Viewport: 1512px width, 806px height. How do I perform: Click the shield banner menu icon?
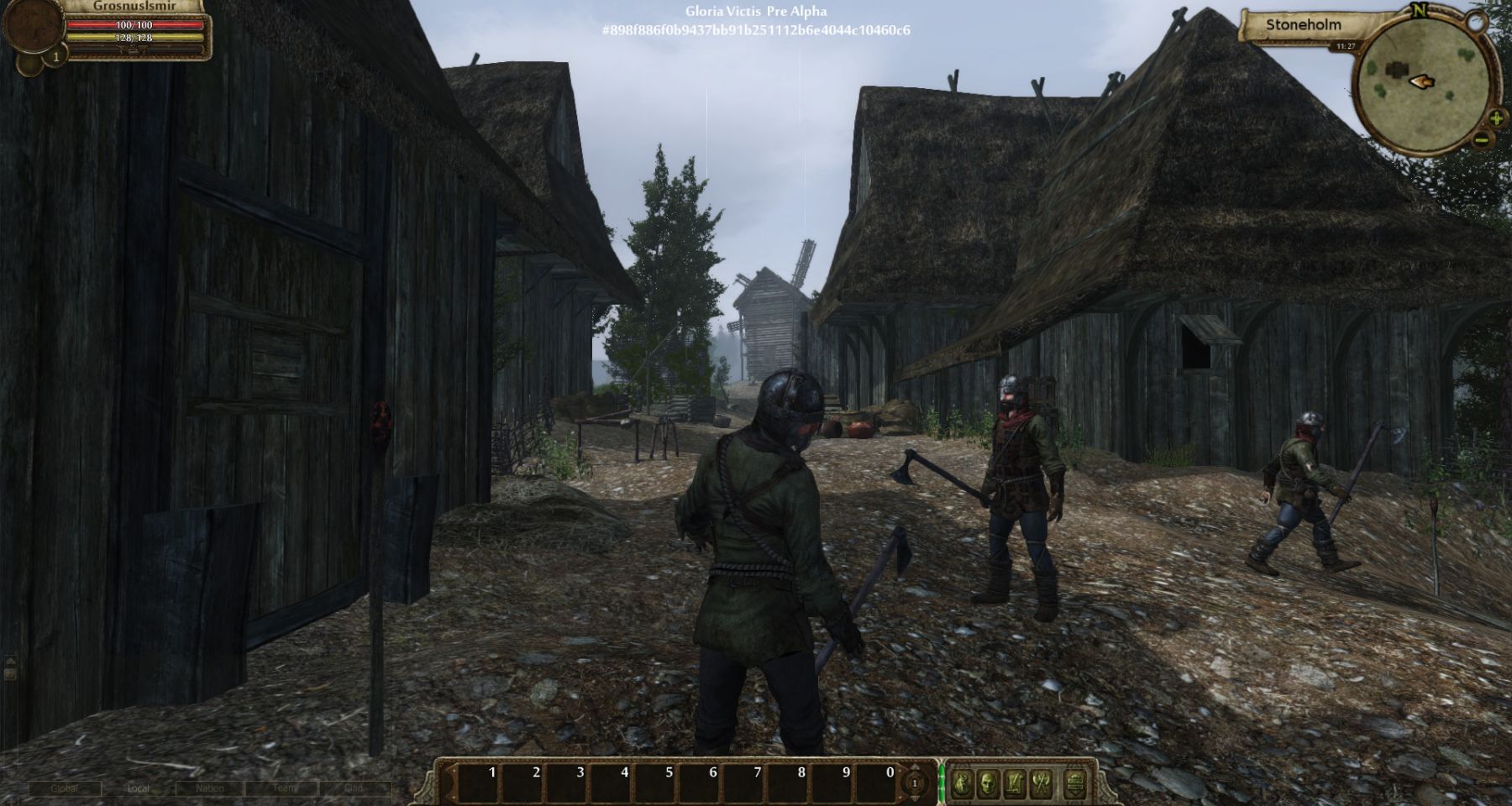[1076, 784]
